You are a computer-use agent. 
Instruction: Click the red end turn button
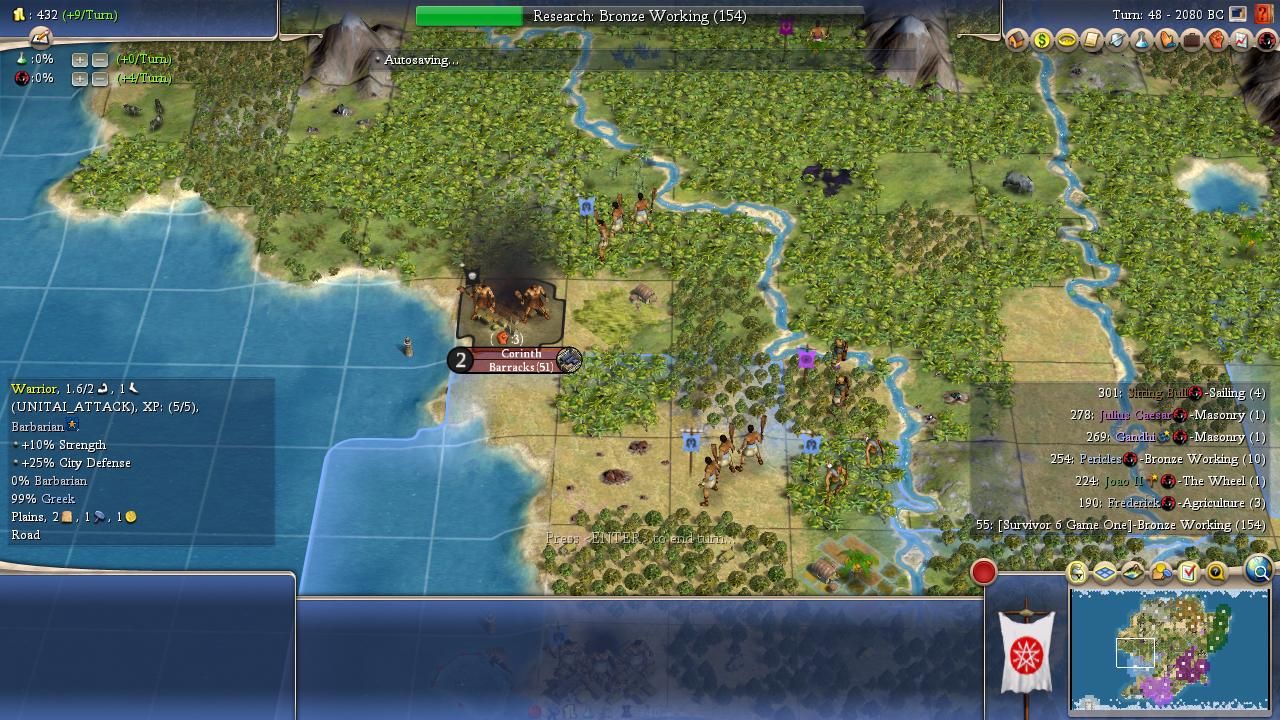click(983, 571)
